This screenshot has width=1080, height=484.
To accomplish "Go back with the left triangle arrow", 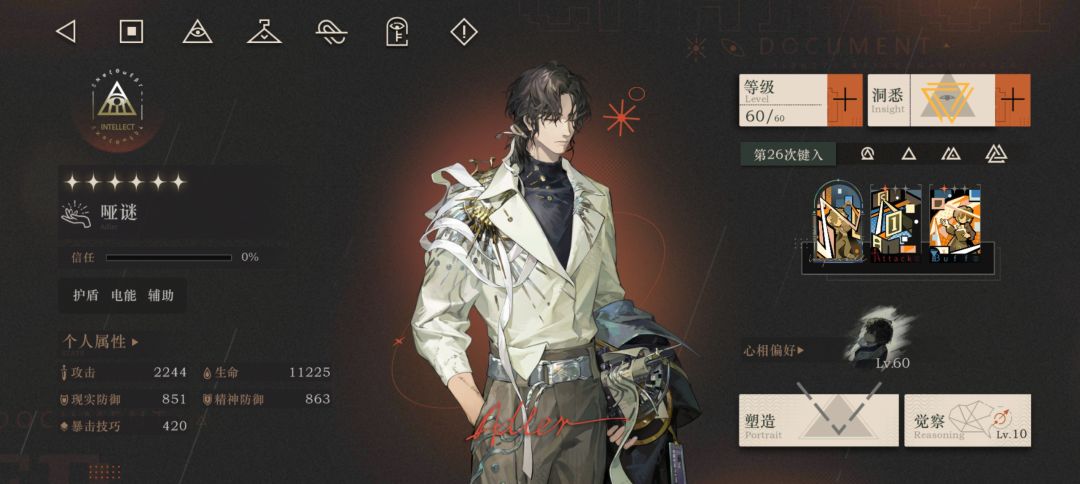I will tap(66, 32).
